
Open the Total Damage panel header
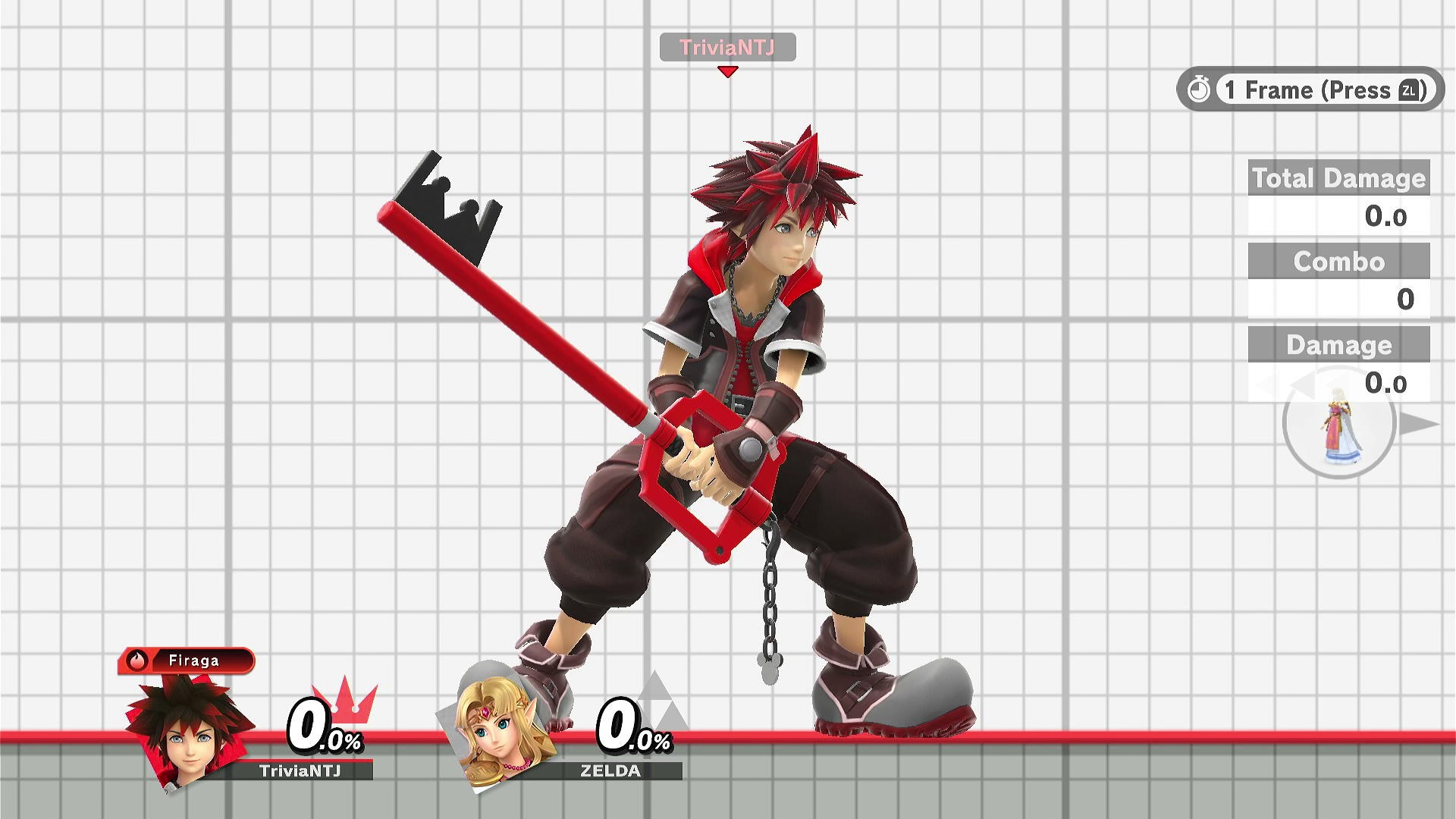click(x=1338, y=178)
